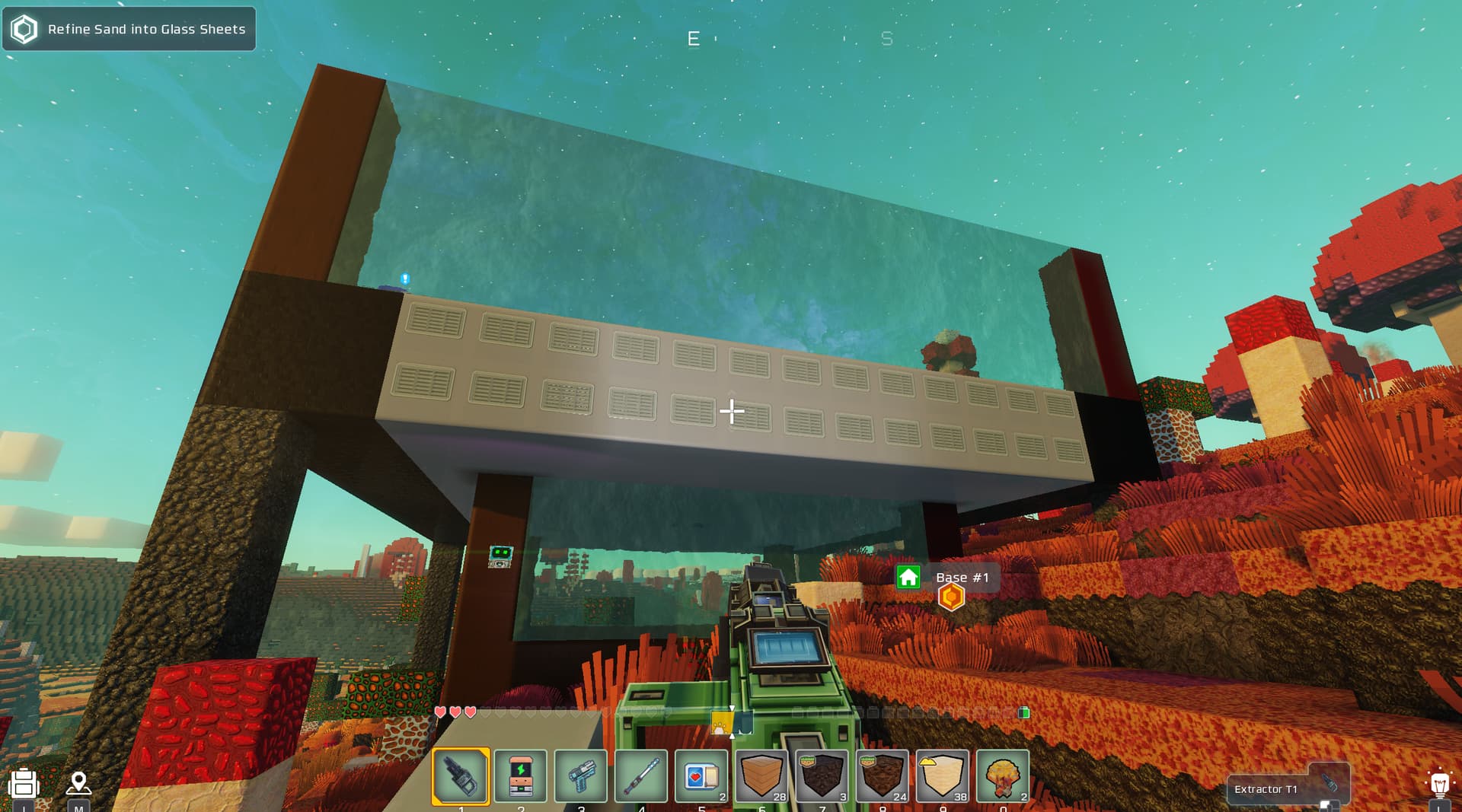Select the orange tree sapling slot
This screenshot has height=812, width=1462.
click(1002, 776)
